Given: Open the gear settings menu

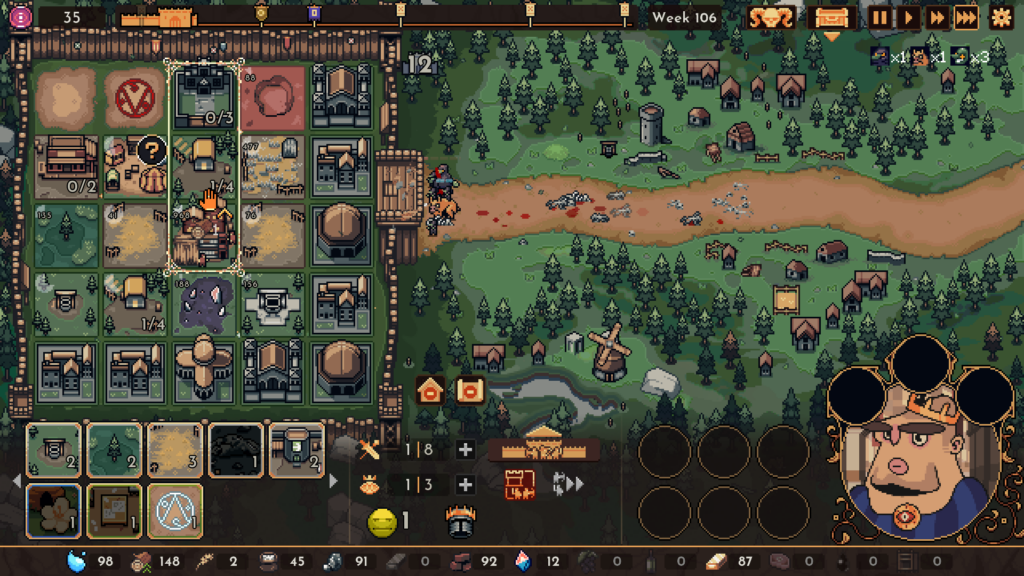Looking at the screenshot, I should tap(1000, 17).
